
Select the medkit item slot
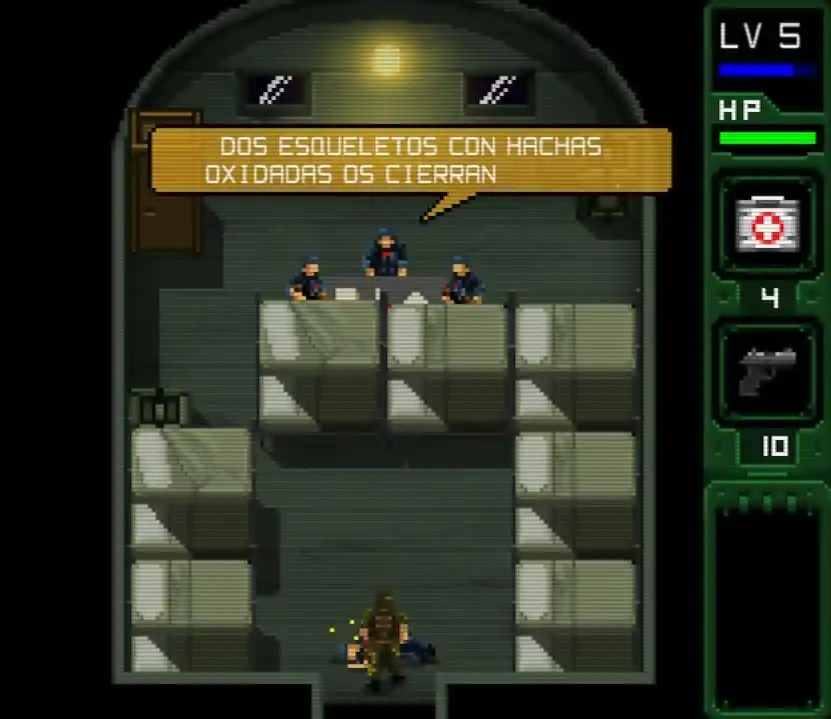pyautogui.click(x=767, y=224)
